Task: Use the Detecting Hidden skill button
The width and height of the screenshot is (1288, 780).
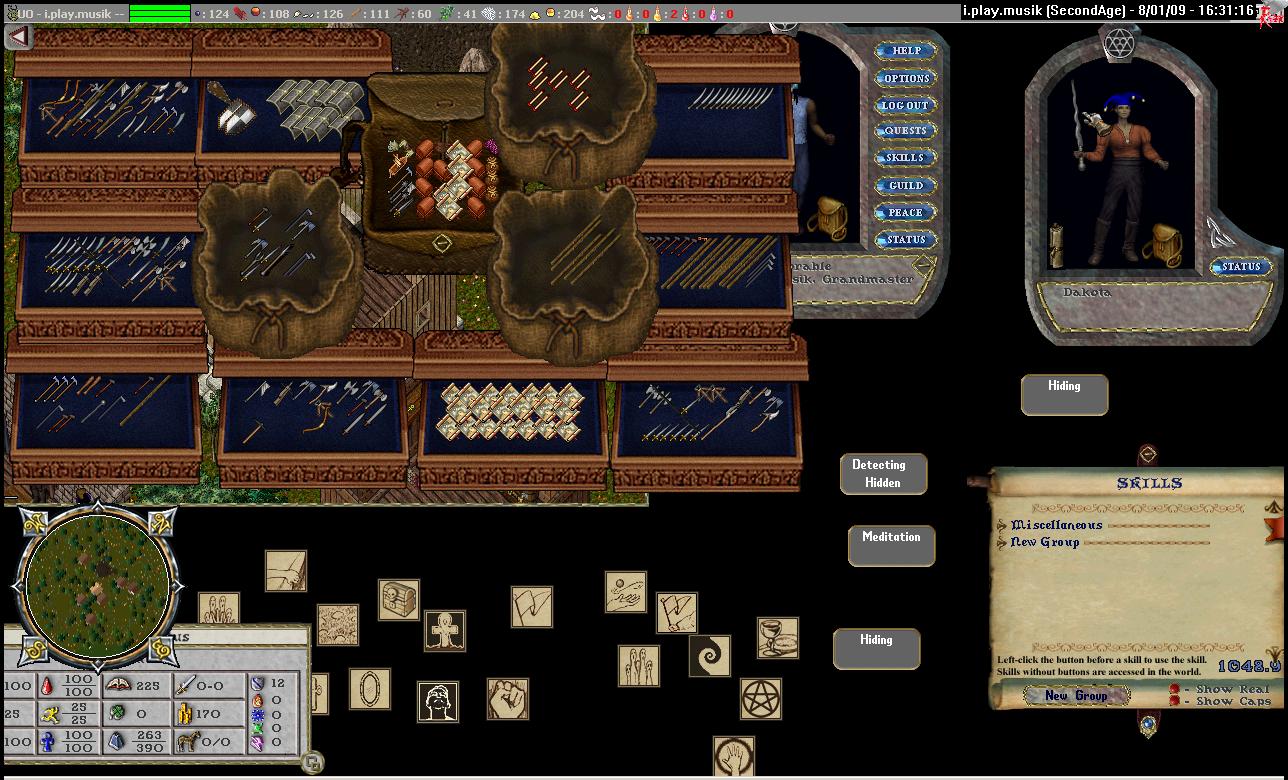Action: click(883, 474)
